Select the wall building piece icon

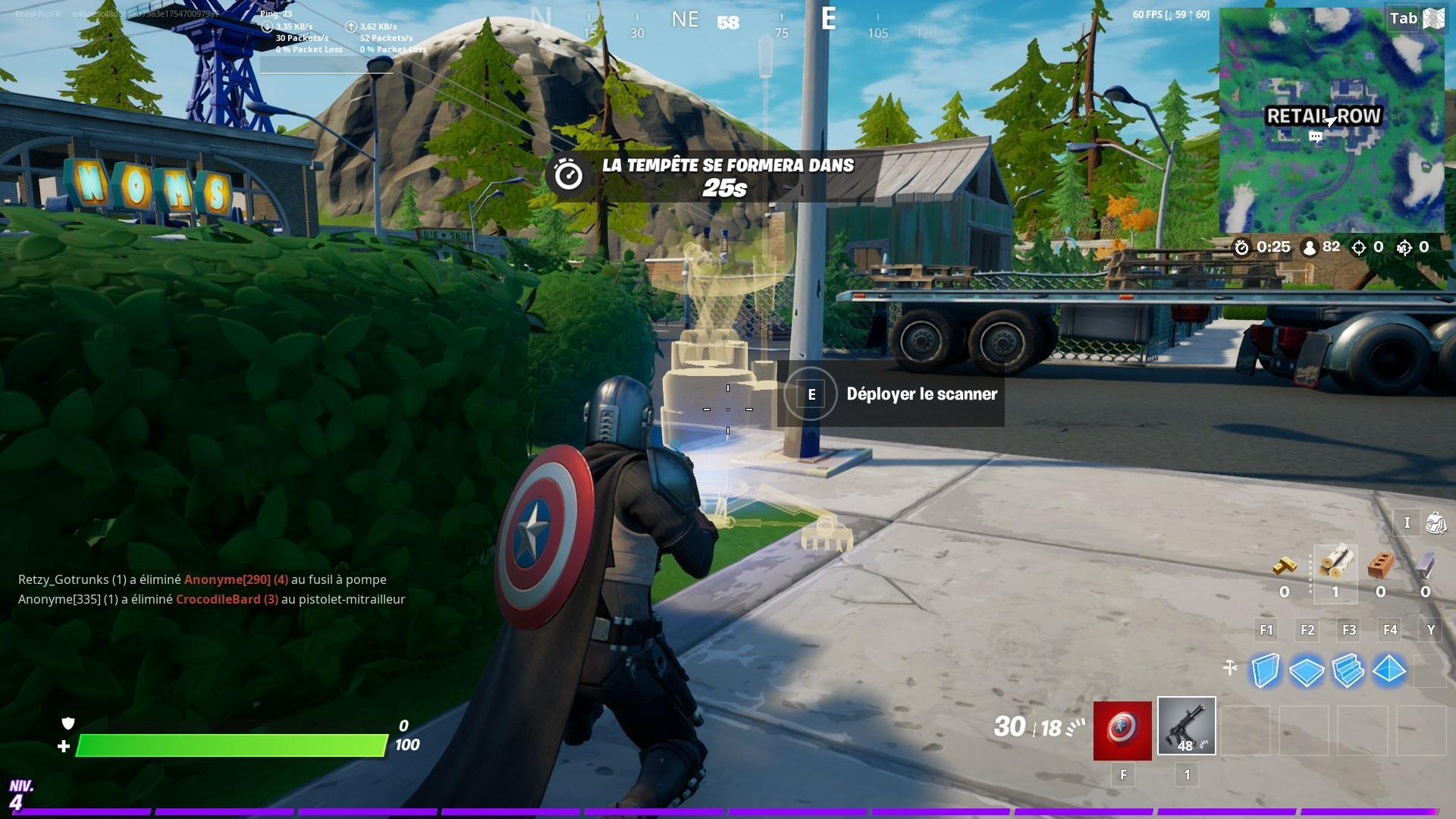(x=1267, y=670)
